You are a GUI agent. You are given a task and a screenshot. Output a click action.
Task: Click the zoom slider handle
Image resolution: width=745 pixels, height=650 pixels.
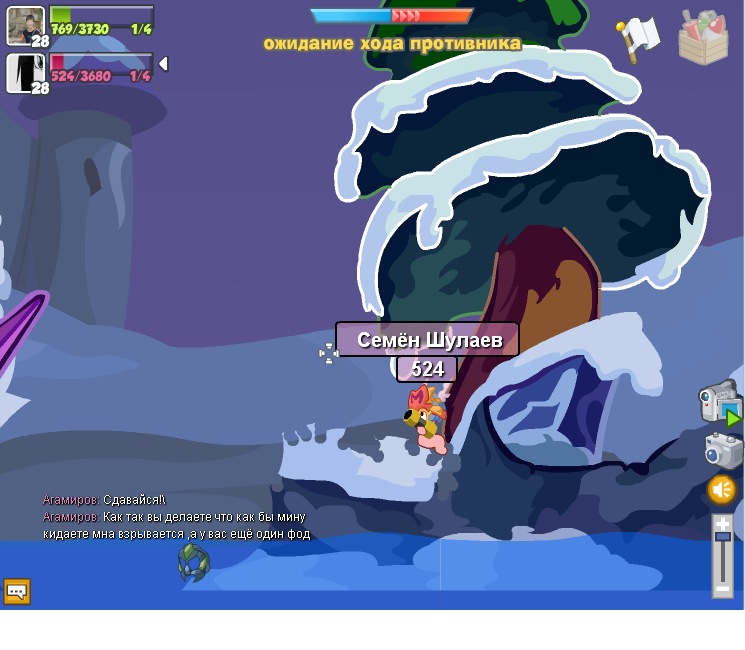click(x=722, y=538)
